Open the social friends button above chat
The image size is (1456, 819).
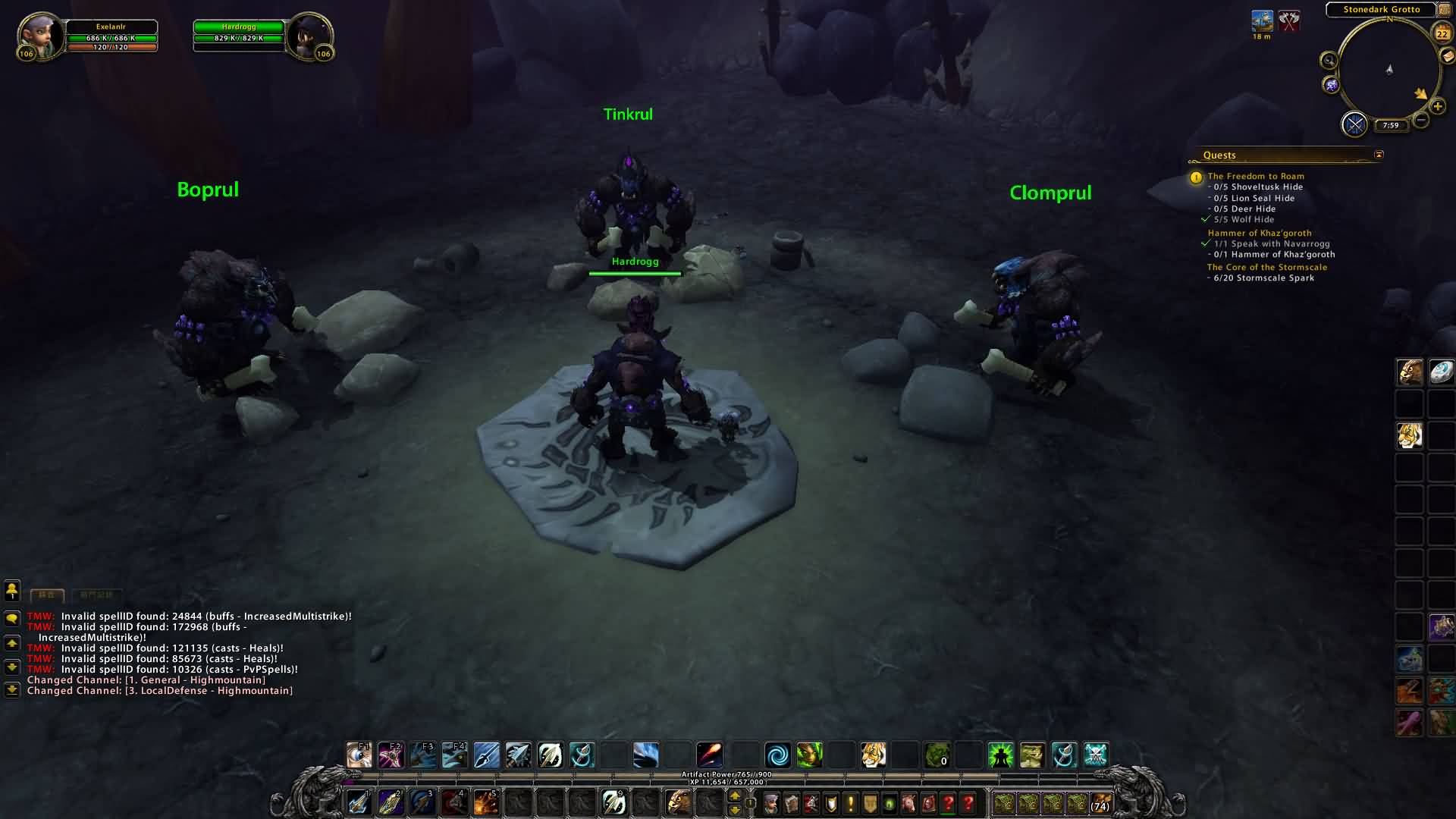[12, 590]
